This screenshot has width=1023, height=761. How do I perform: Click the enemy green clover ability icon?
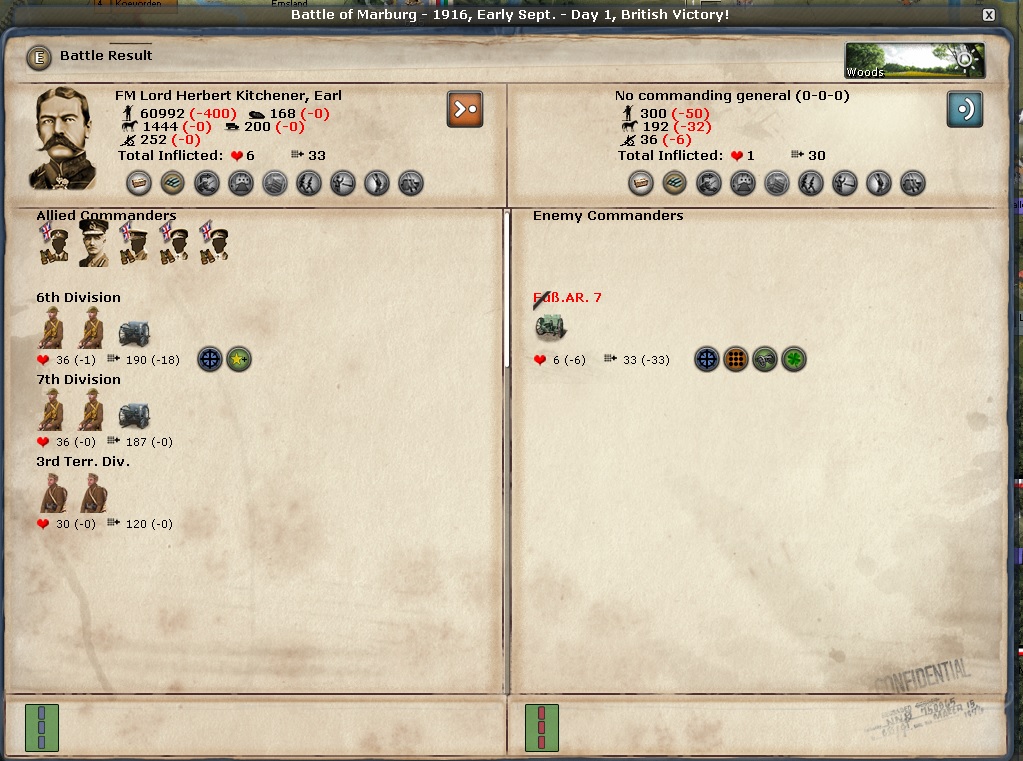coord(794,359)
